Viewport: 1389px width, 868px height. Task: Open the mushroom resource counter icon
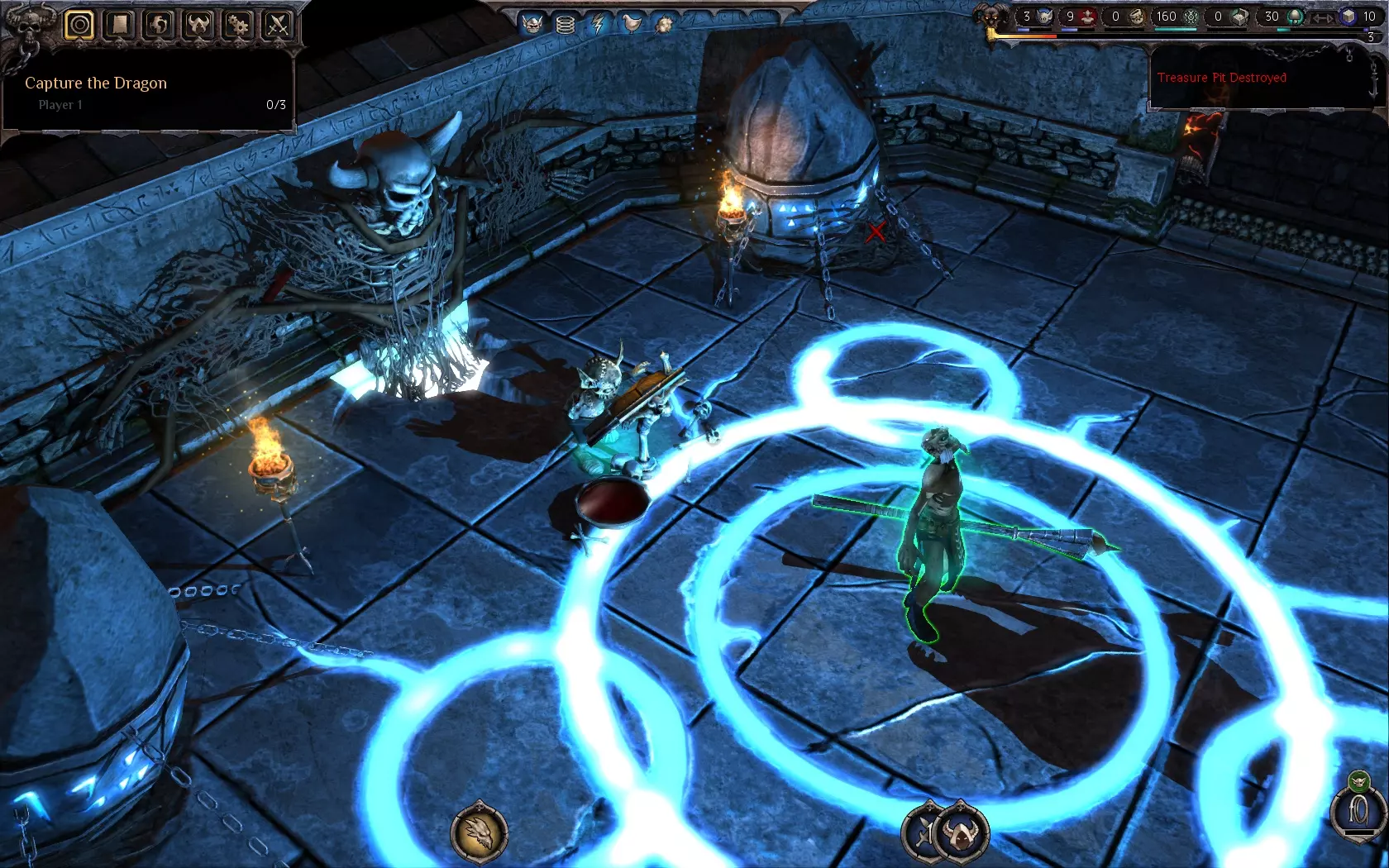(x=1295, y=17)
